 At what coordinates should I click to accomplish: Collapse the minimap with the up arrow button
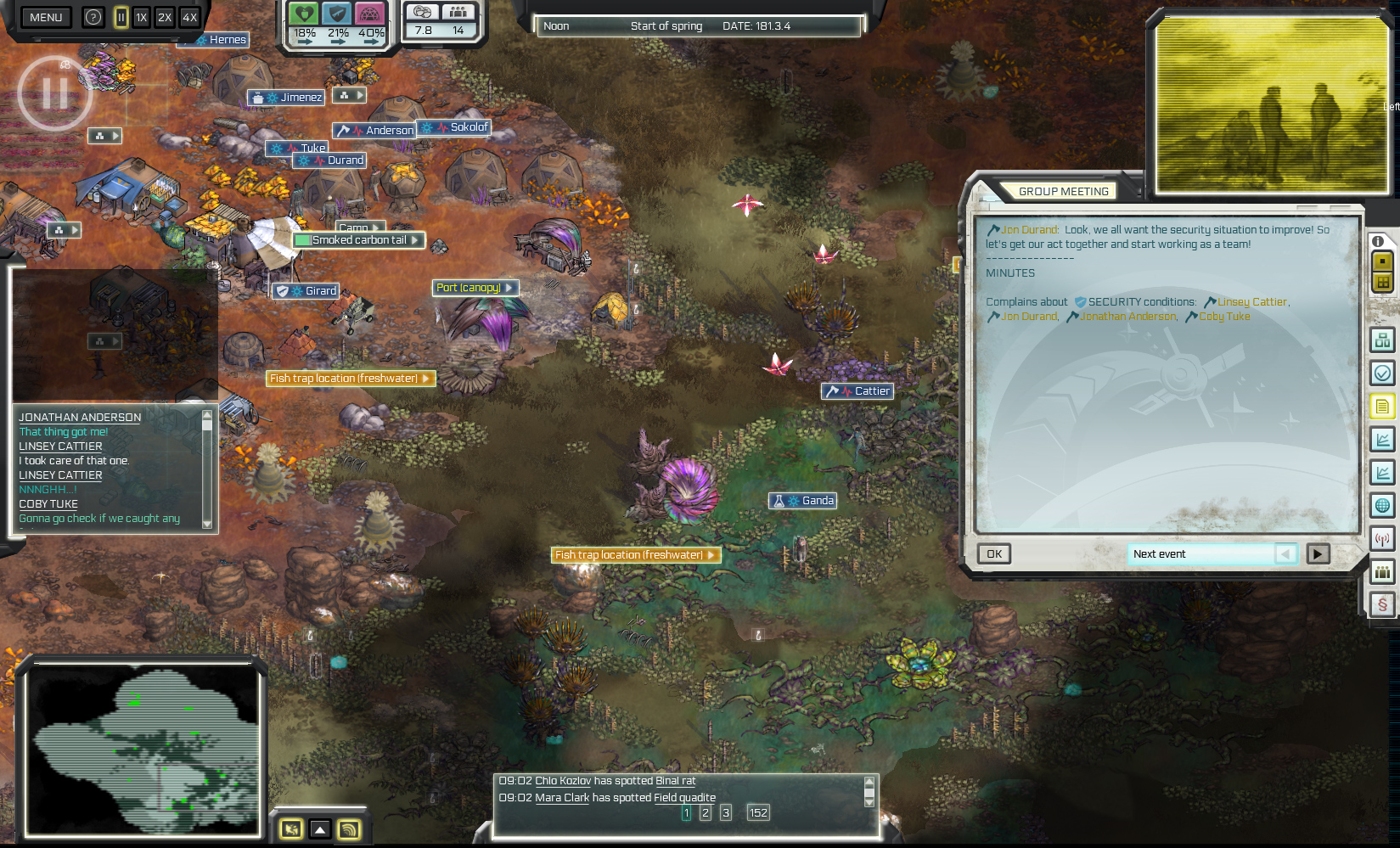pyautogui.click(x=319, y=829)
